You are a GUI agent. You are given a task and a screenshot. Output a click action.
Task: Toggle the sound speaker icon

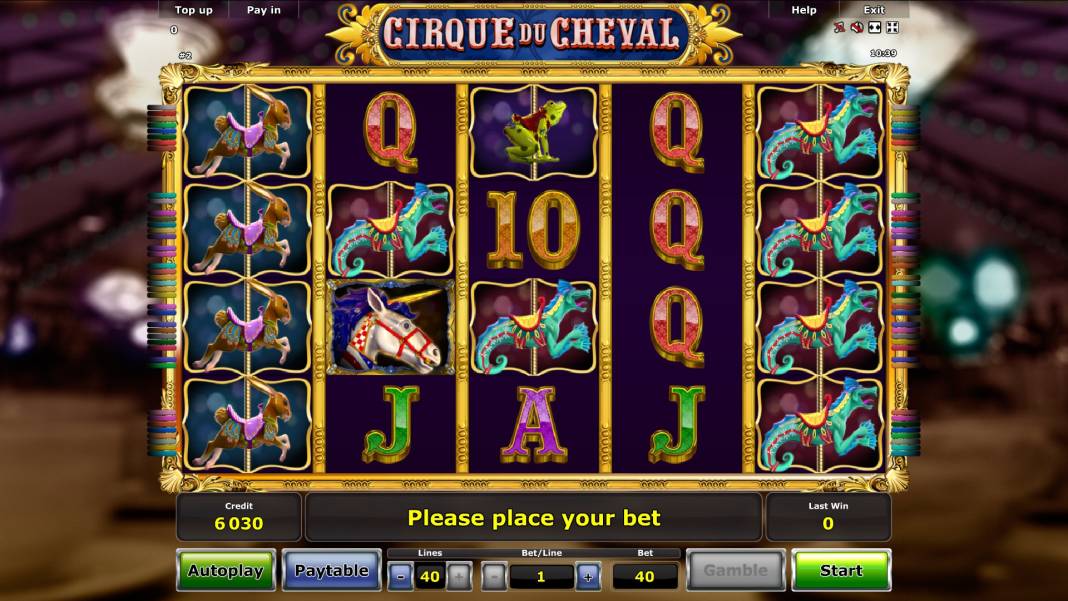[857, 28]
